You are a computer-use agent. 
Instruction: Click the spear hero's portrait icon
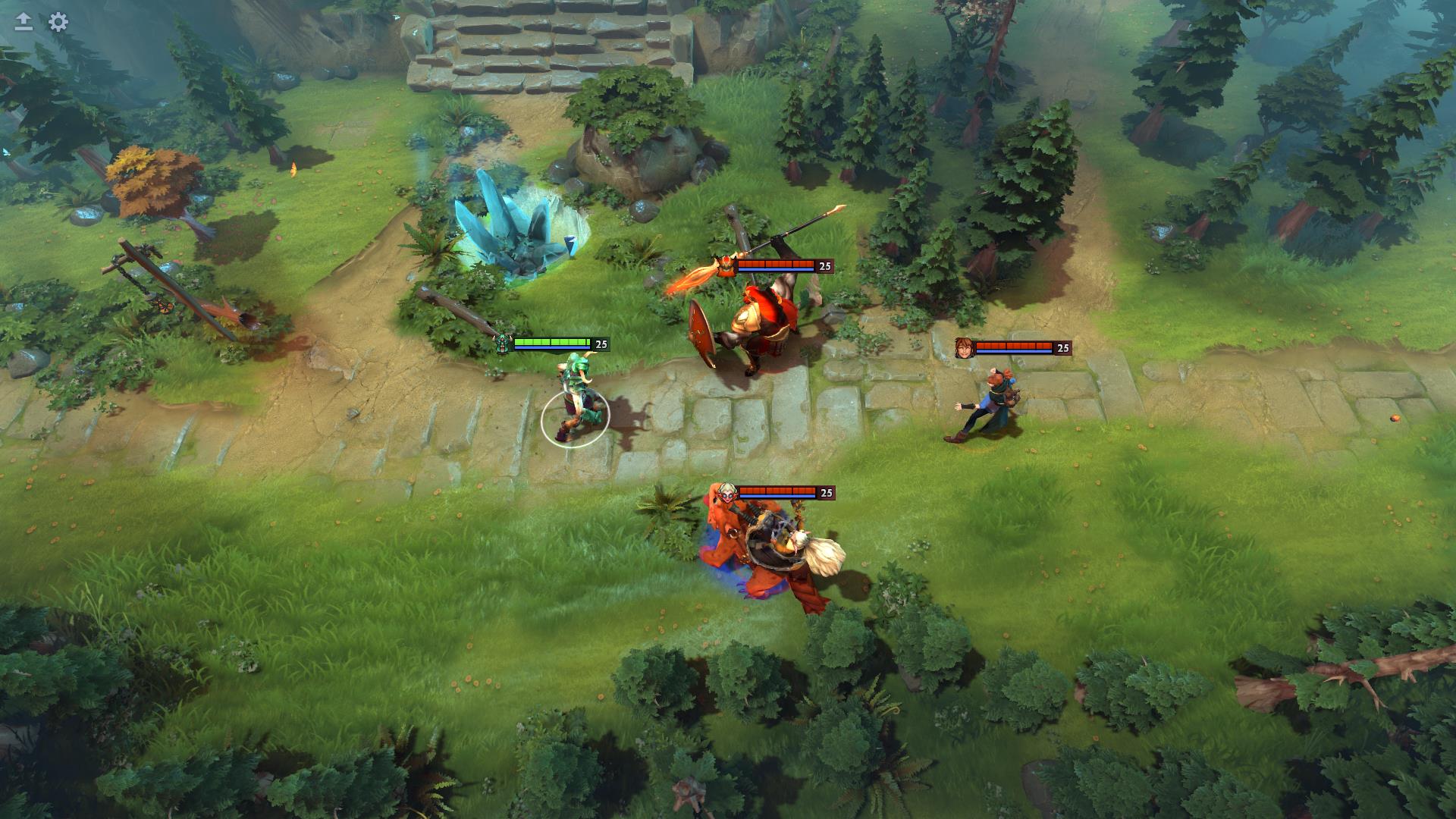pyautogui.click(x=726, y=266)
